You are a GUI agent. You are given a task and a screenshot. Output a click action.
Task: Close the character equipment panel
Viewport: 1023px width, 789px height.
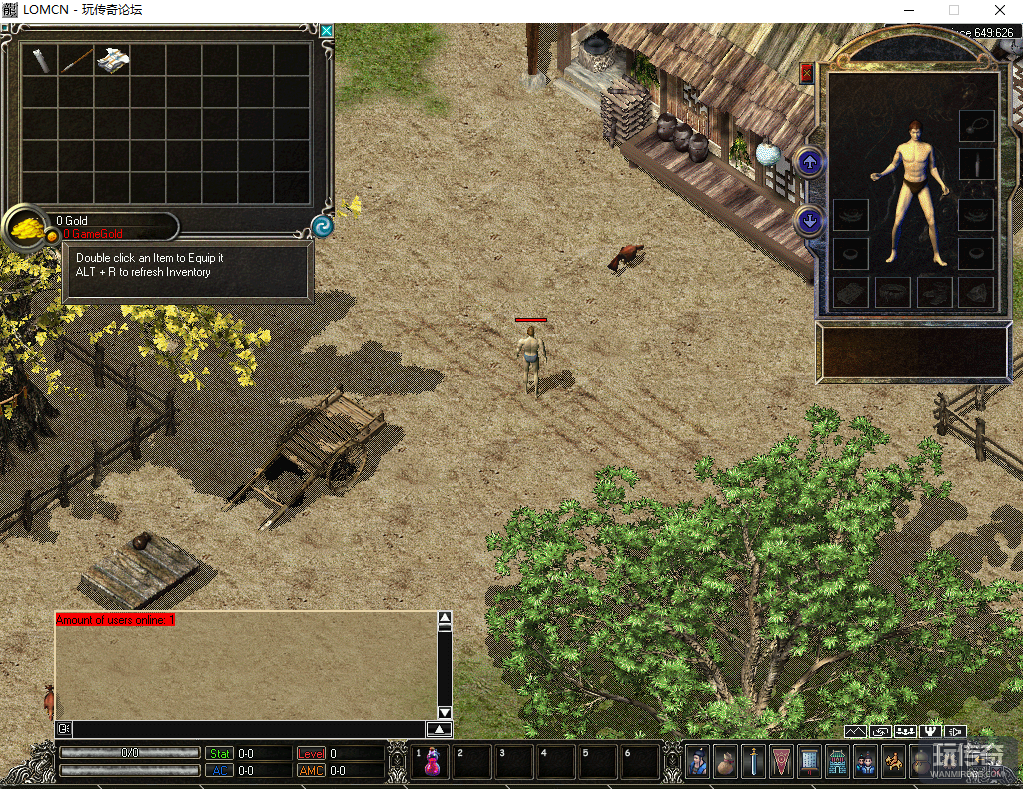click(x=807, y=73)
